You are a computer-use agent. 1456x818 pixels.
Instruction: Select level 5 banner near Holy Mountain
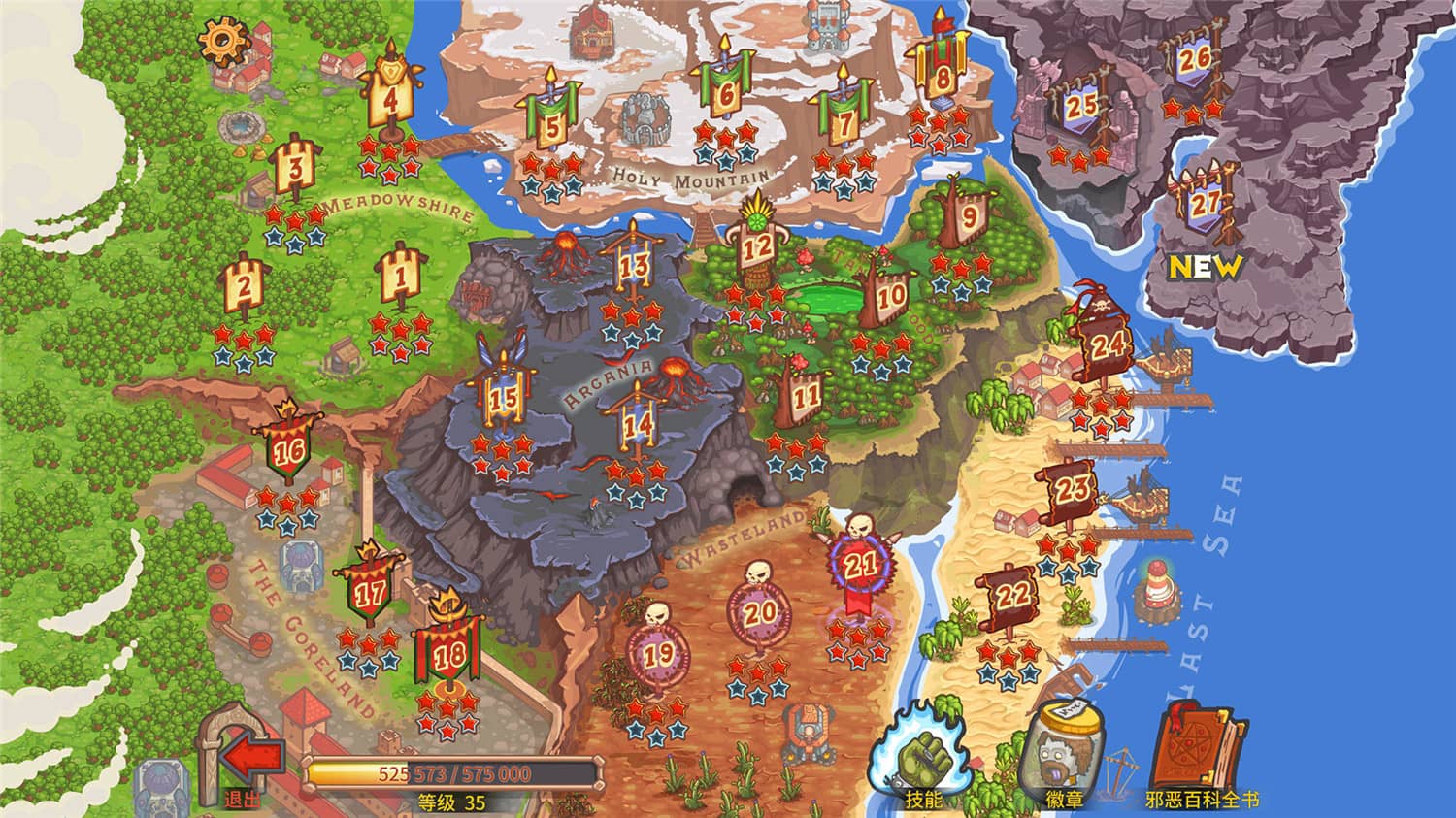[x=550, y=125]
